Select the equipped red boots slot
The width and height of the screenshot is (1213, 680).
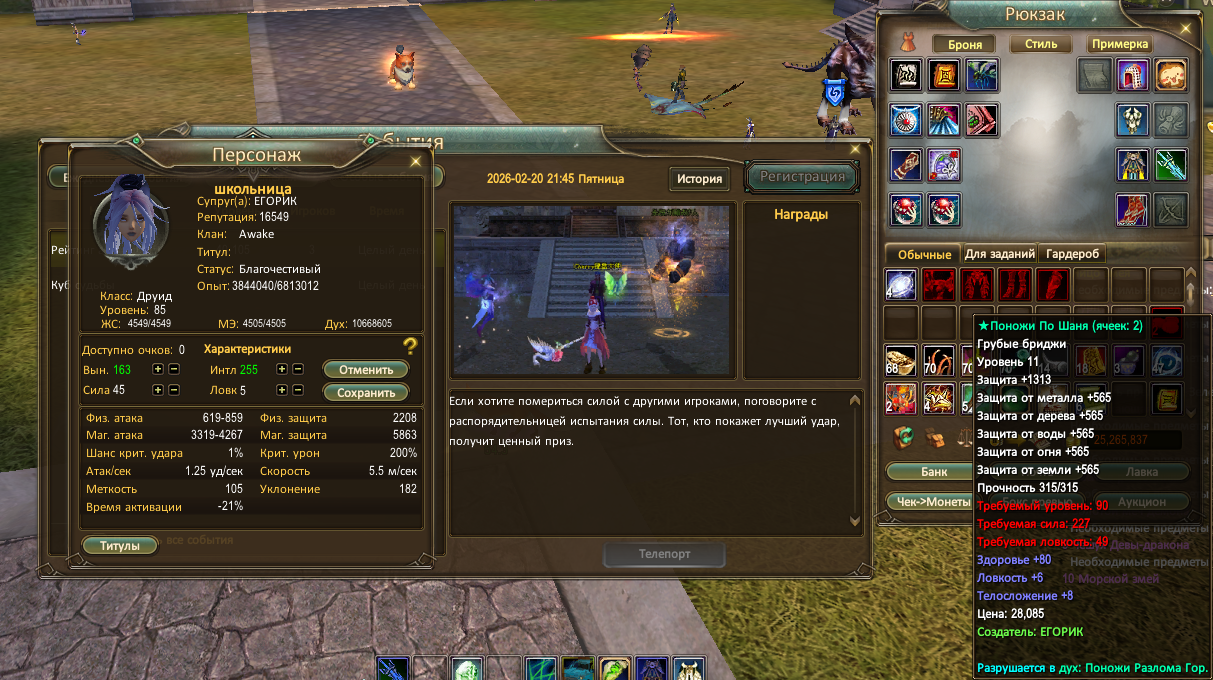tap(1132, 209)
